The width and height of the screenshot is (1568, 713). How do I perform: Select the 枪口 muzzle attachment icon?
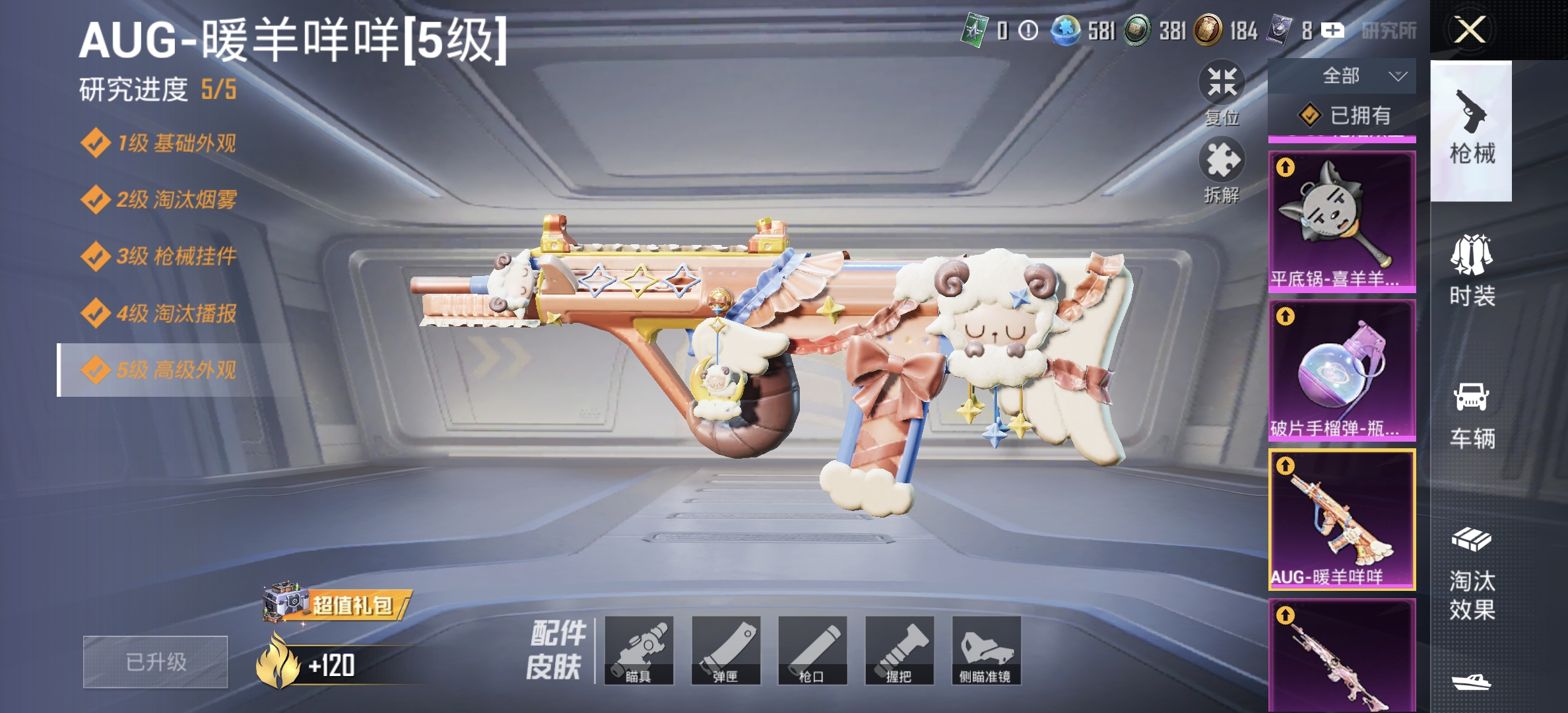click(813, 650)
